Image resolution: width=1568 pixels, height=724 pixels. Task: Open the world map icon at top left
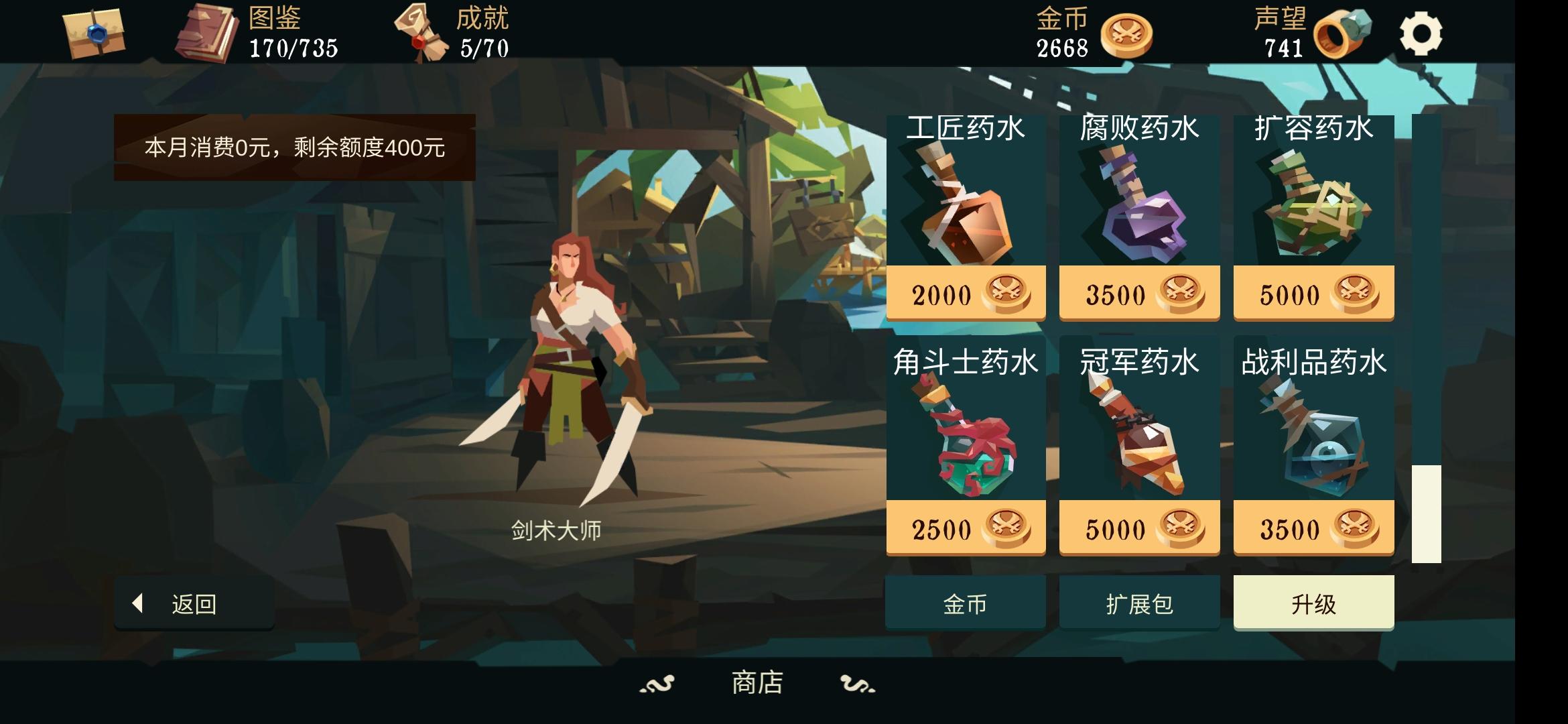pyautogui.click(x=94, y=34)
